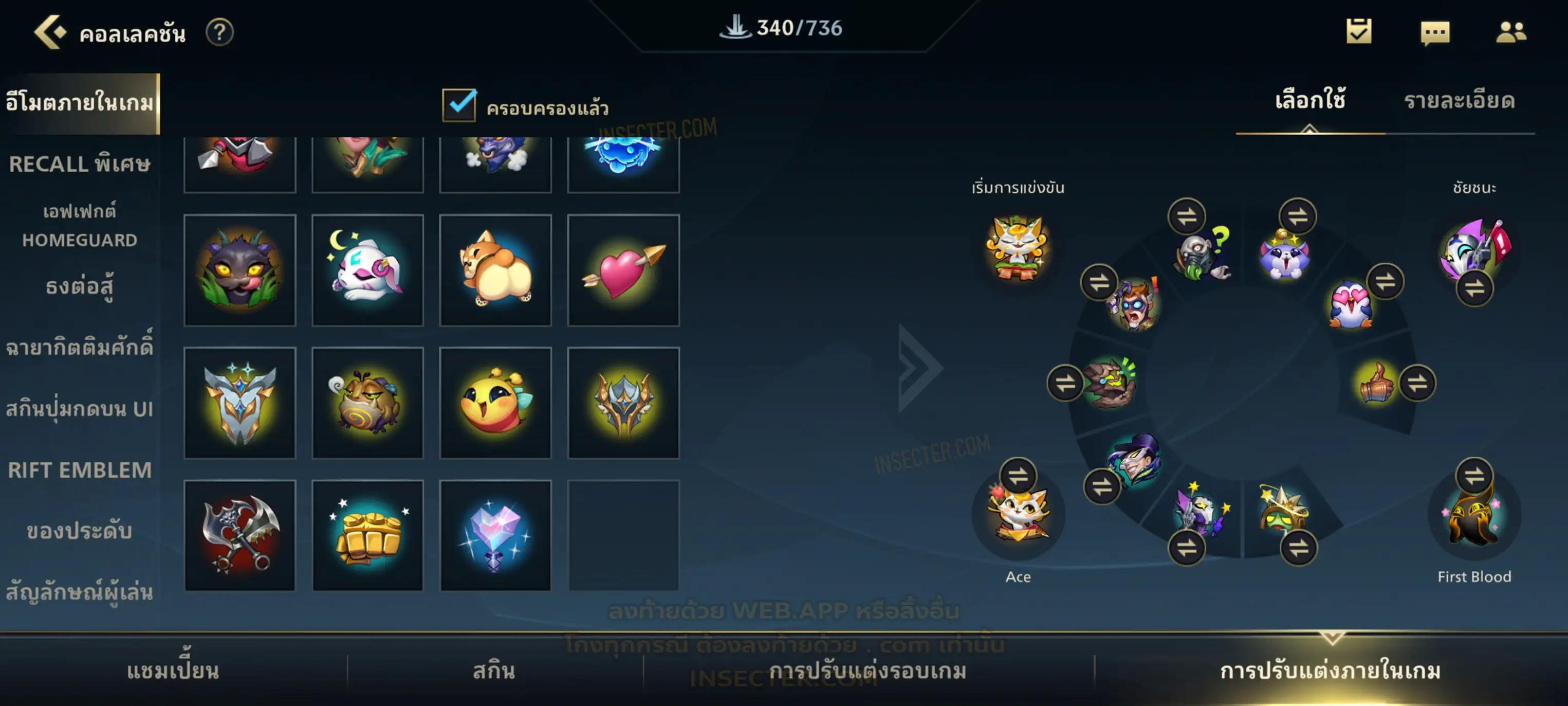Toggle the ครอบครองแล้ว owned checkbox

pos(459,105)
